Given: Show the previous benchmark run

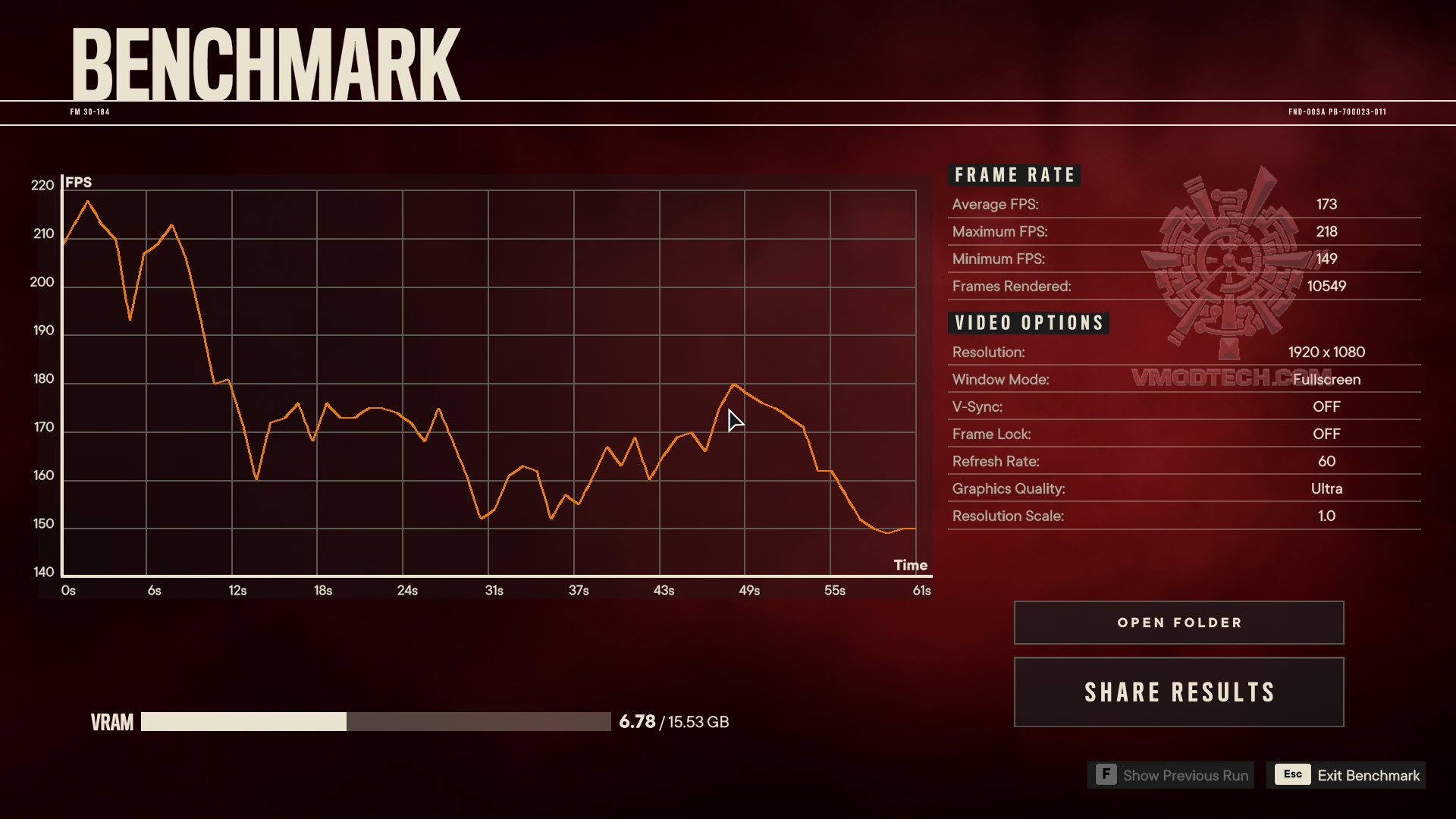Looking at the screenshot, I should (1172, 775).
